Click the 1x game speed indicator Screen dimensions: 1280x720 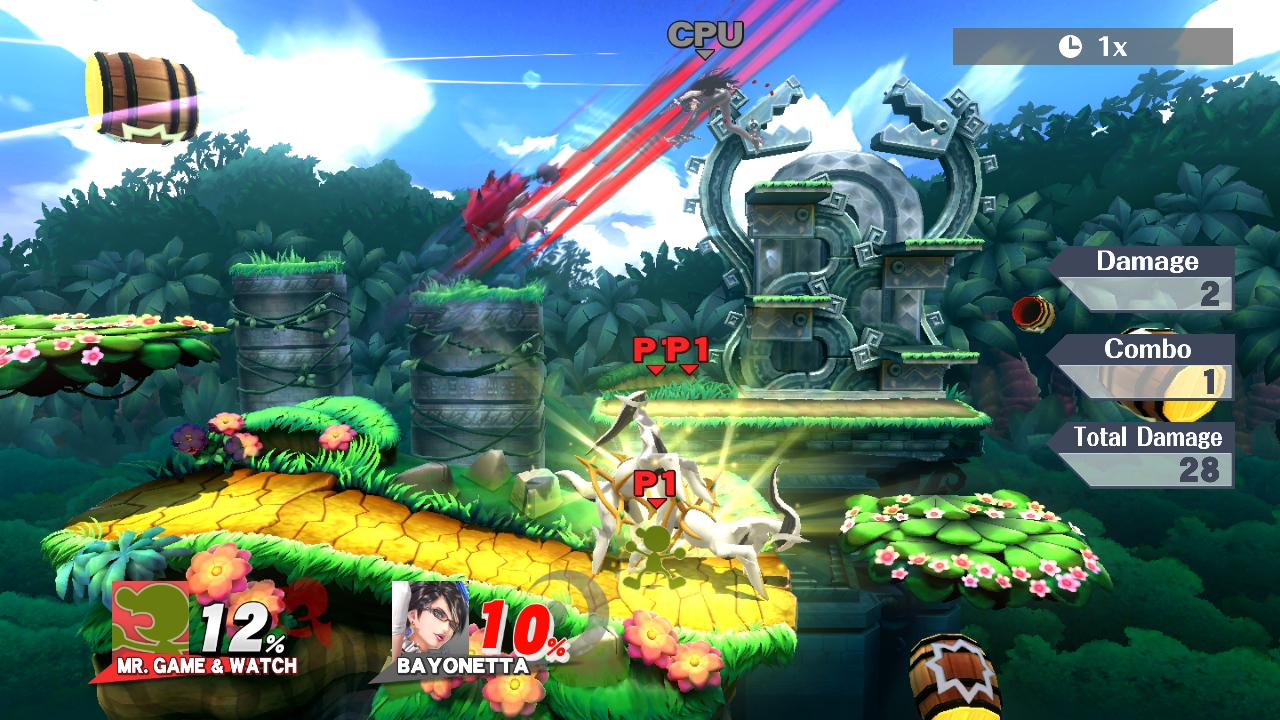[x=1092, y=47]
